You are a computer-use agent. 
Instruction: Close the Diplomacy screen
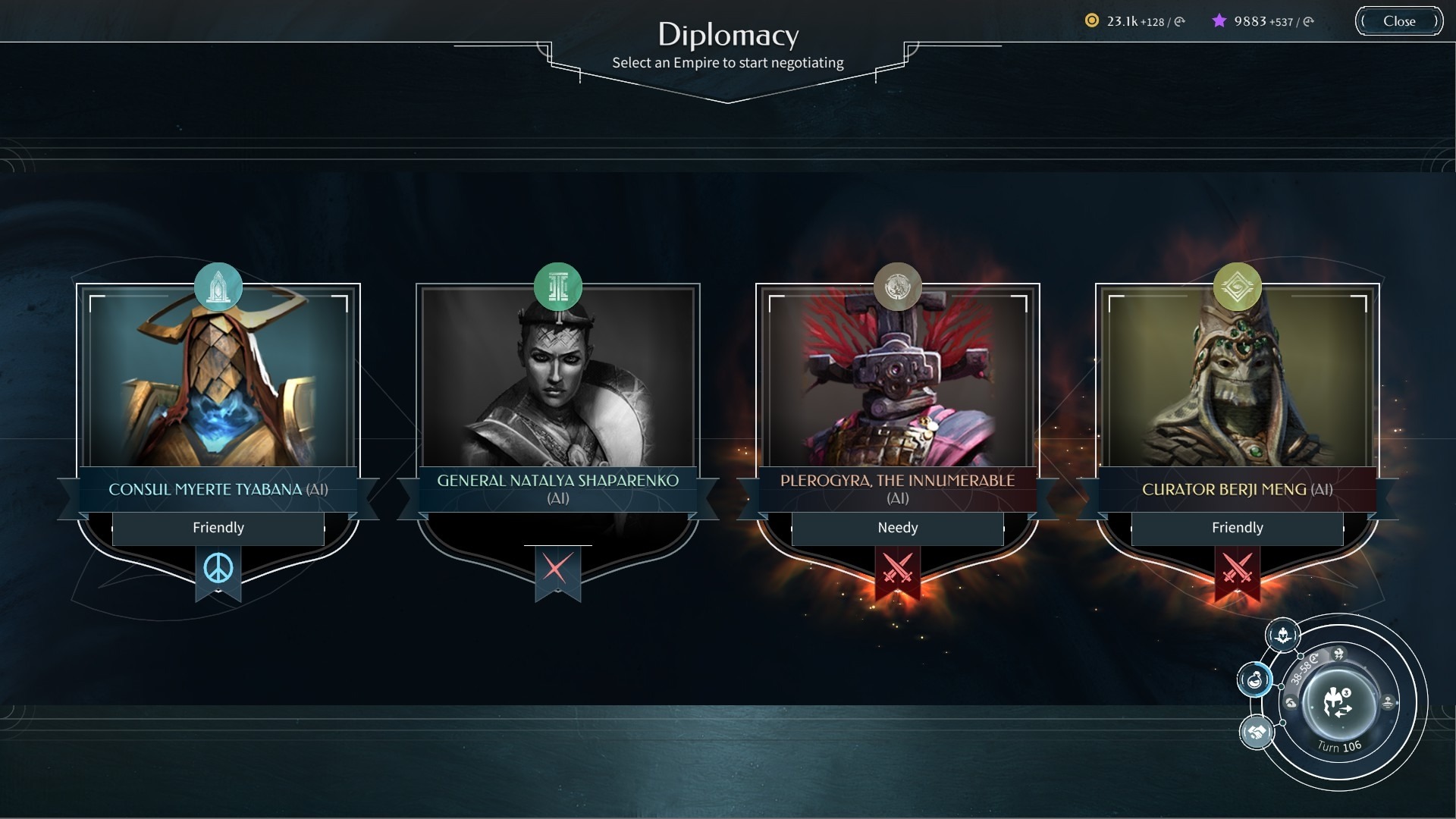pos(1398,21)
